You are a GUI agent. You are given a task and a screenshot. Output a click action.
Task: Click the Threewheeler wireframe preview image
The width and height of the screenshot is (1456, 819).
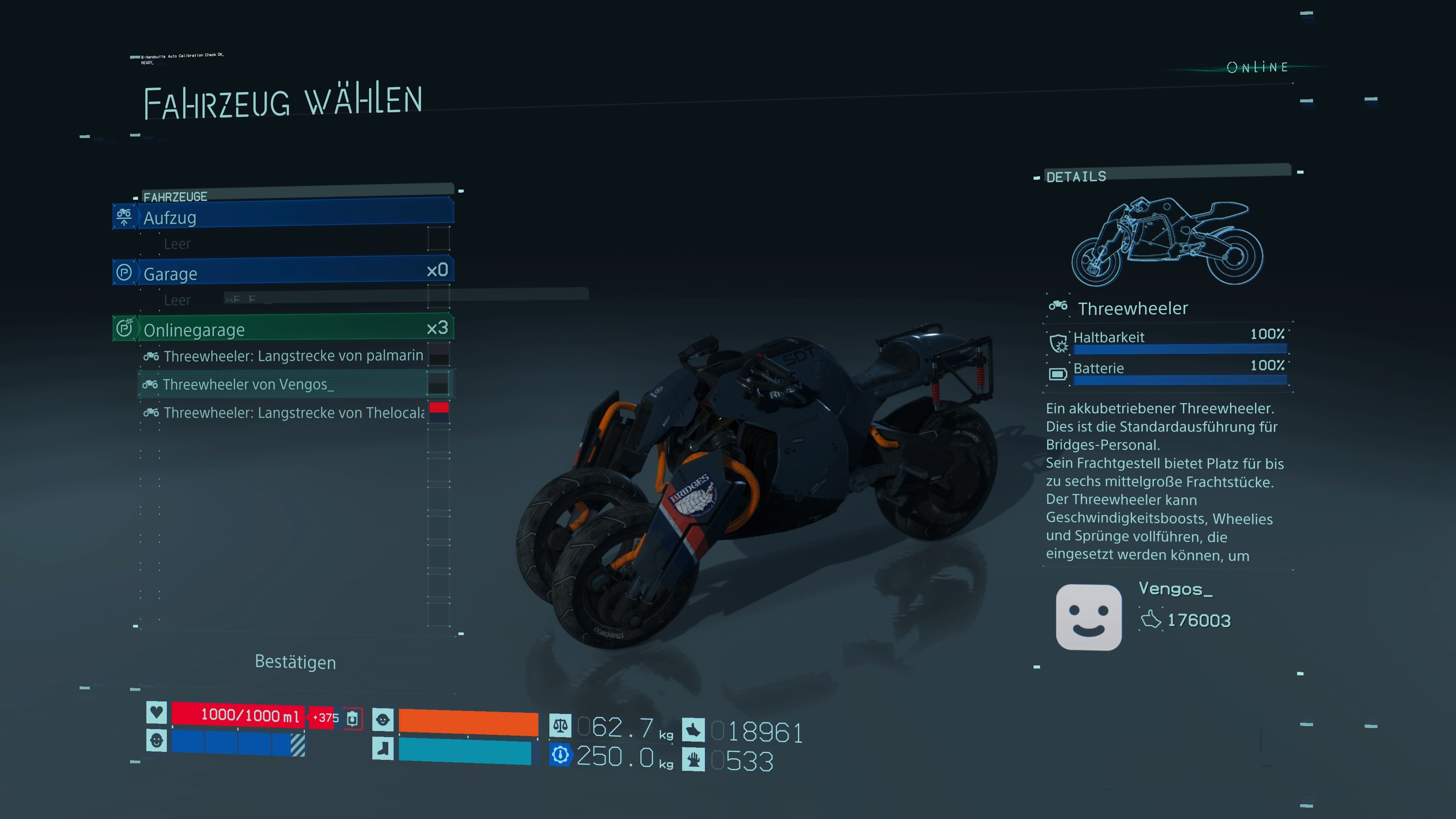point(1167,242)
